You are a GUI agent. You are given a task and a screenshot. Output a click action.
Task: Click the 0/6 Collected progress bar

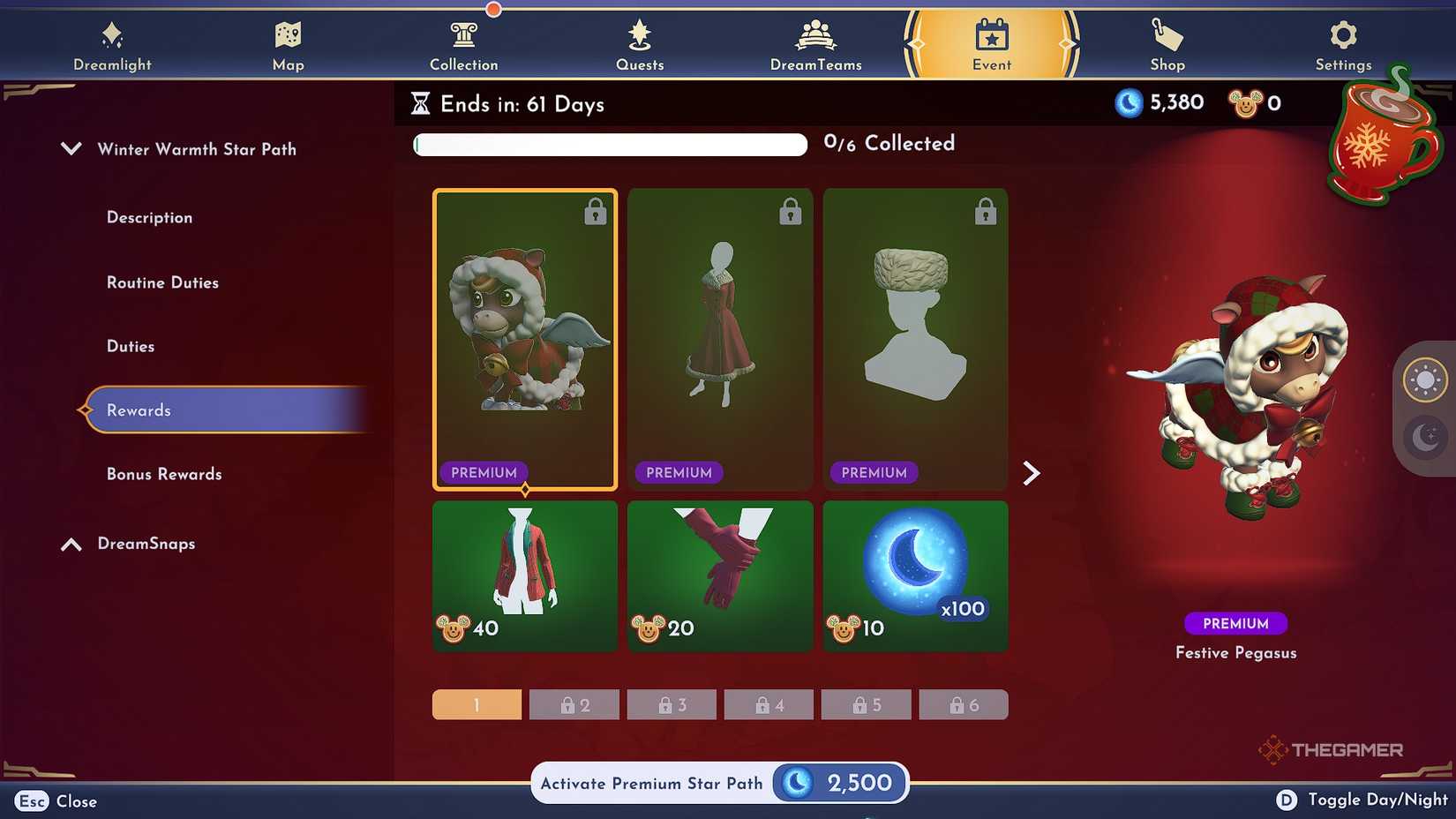tap(609, 143)
